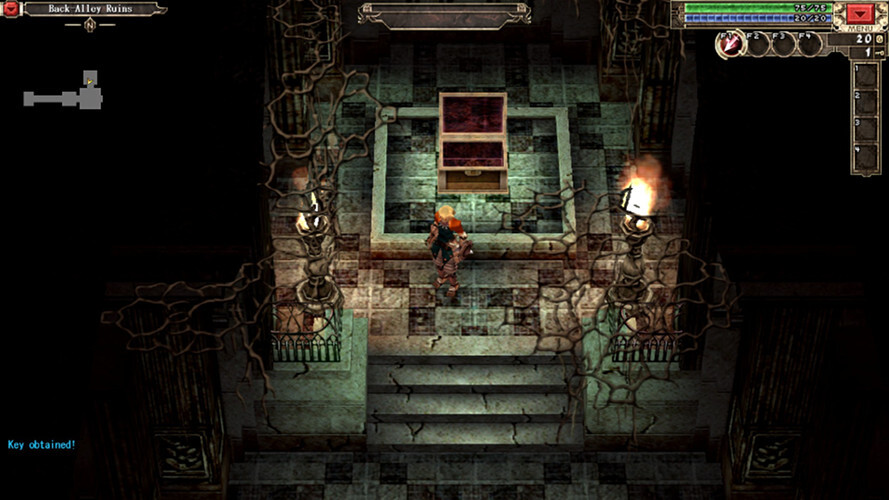Select the empty F3 skill slot

[x=783, y=44]
